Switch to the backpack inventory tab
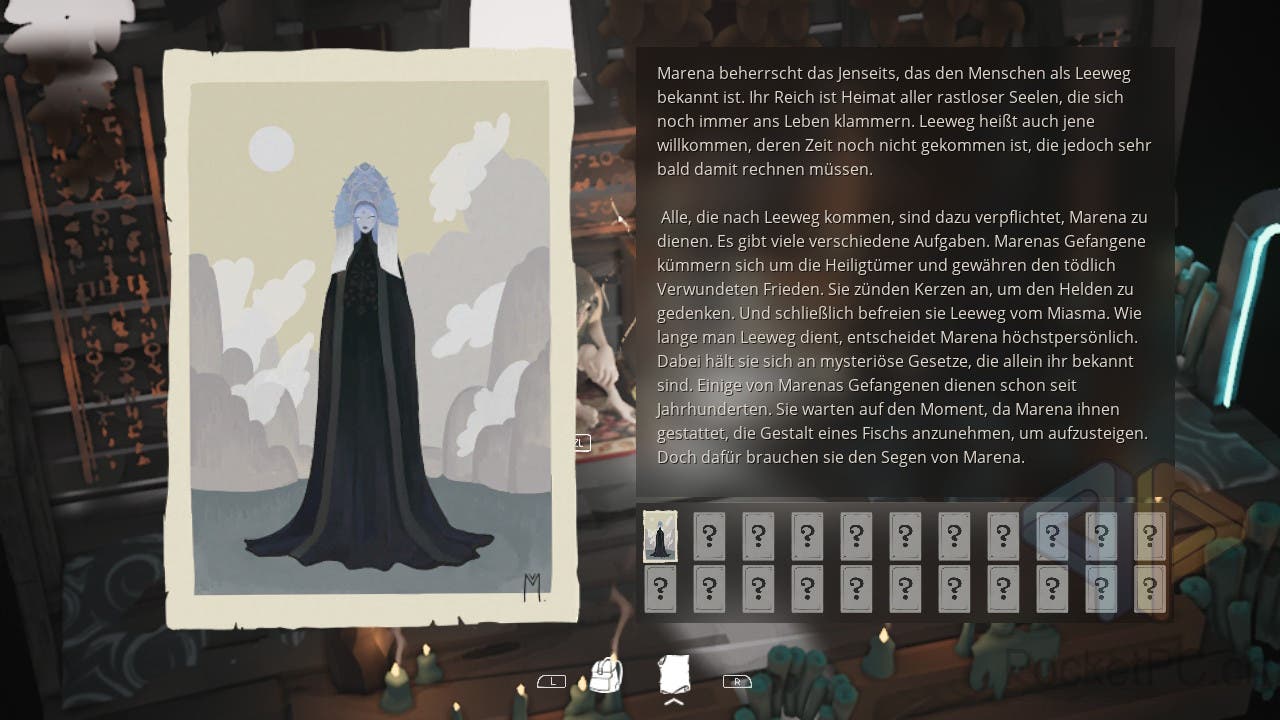This screenshot has width=1280, height=720. [606, 677]
